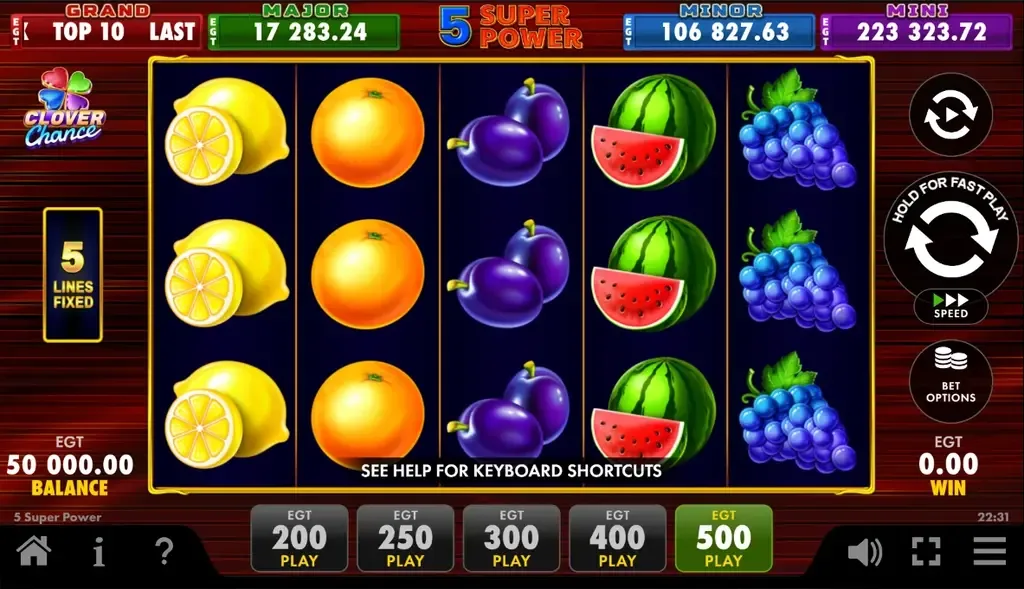Play with the green 500 bet
The image size is (1024, 589).
coord(723,539)
